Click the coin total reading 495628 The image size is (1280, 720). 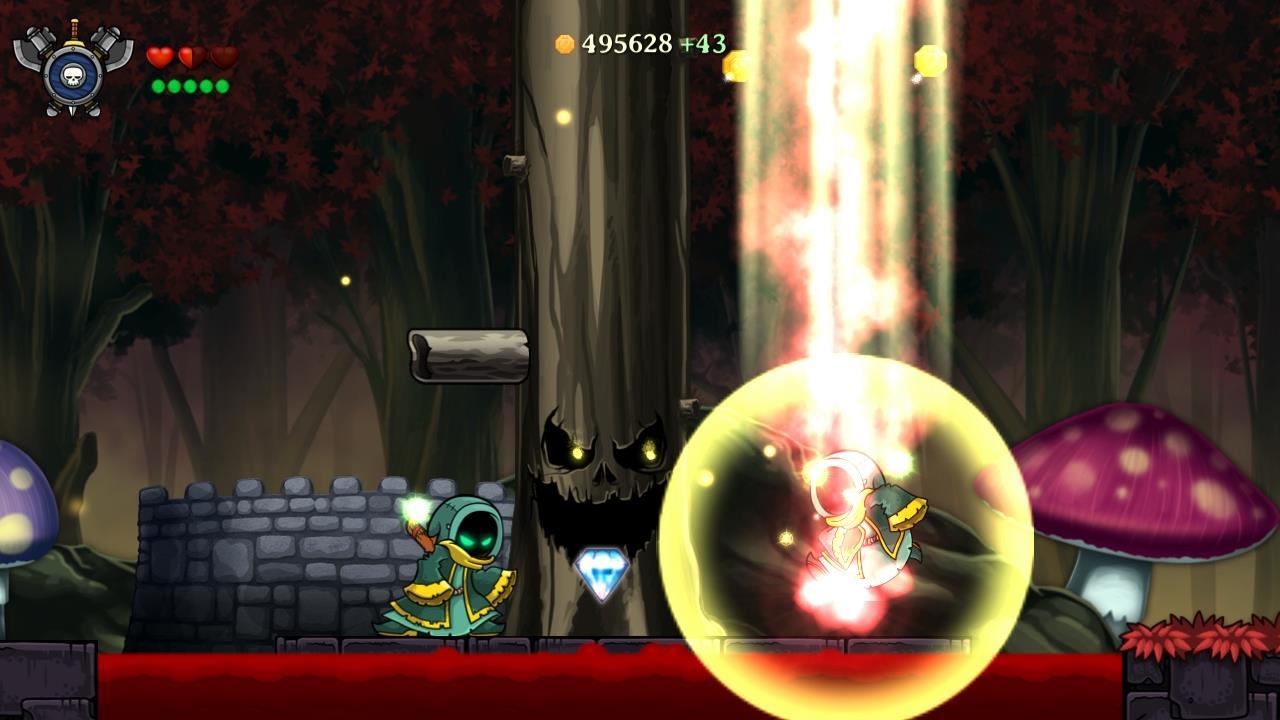pos(628,44)
